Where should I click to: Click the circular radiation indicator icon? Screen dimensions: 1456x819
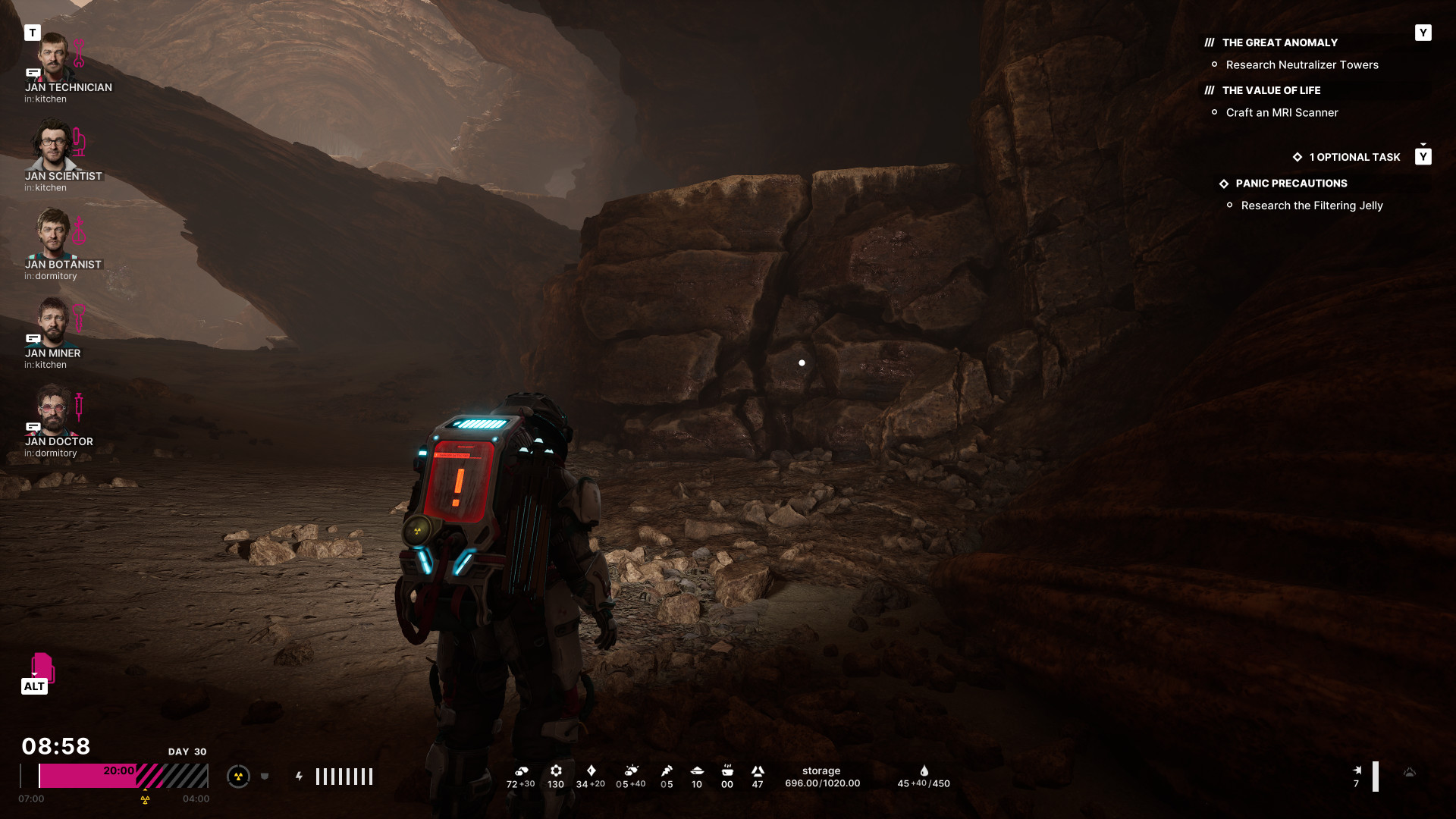[238, 777]
